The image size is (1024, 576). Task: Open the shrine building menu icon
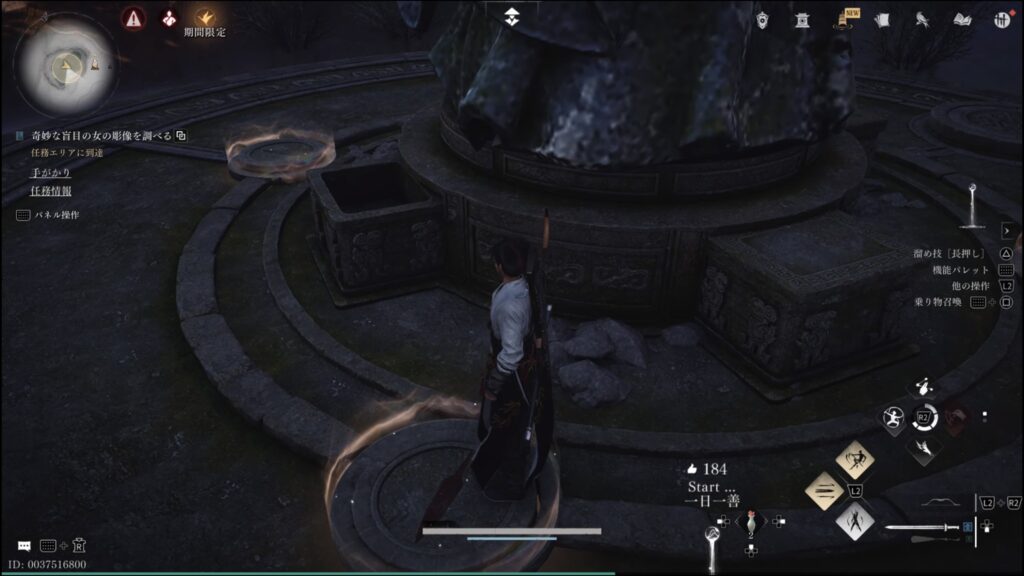click(x=802, y=19)
